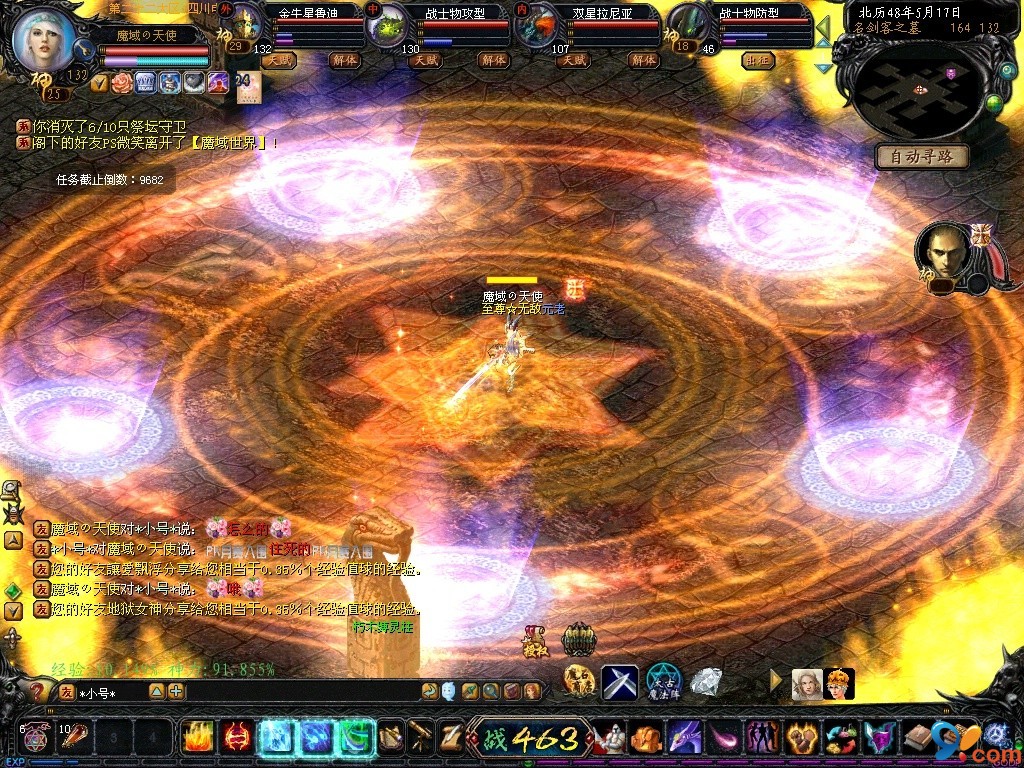Click 天赋 button under 双星拉尼亚
Viewport: 1024px width, 768px height.
pos(573,60)
